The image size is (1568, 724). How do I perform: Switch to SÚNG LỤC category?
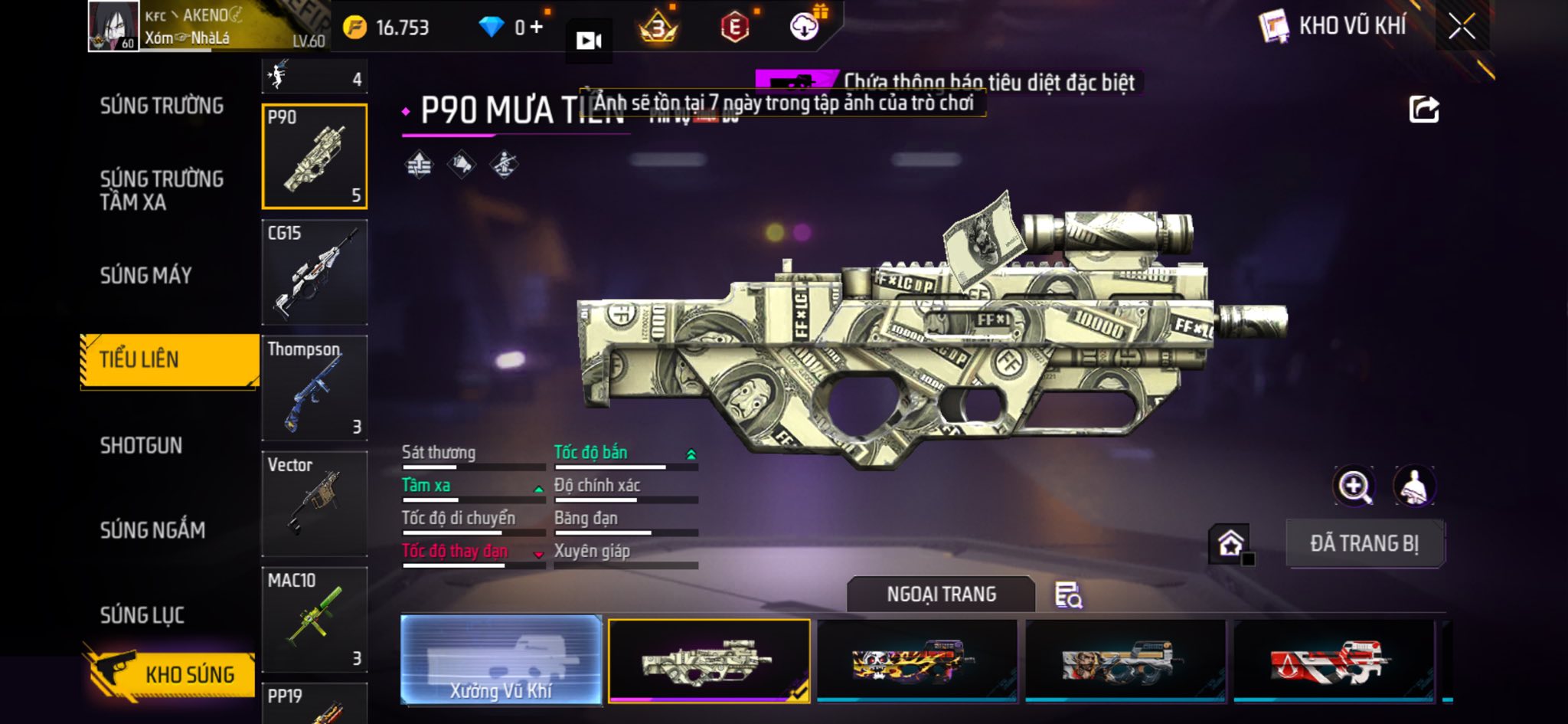tap(142, 614)
